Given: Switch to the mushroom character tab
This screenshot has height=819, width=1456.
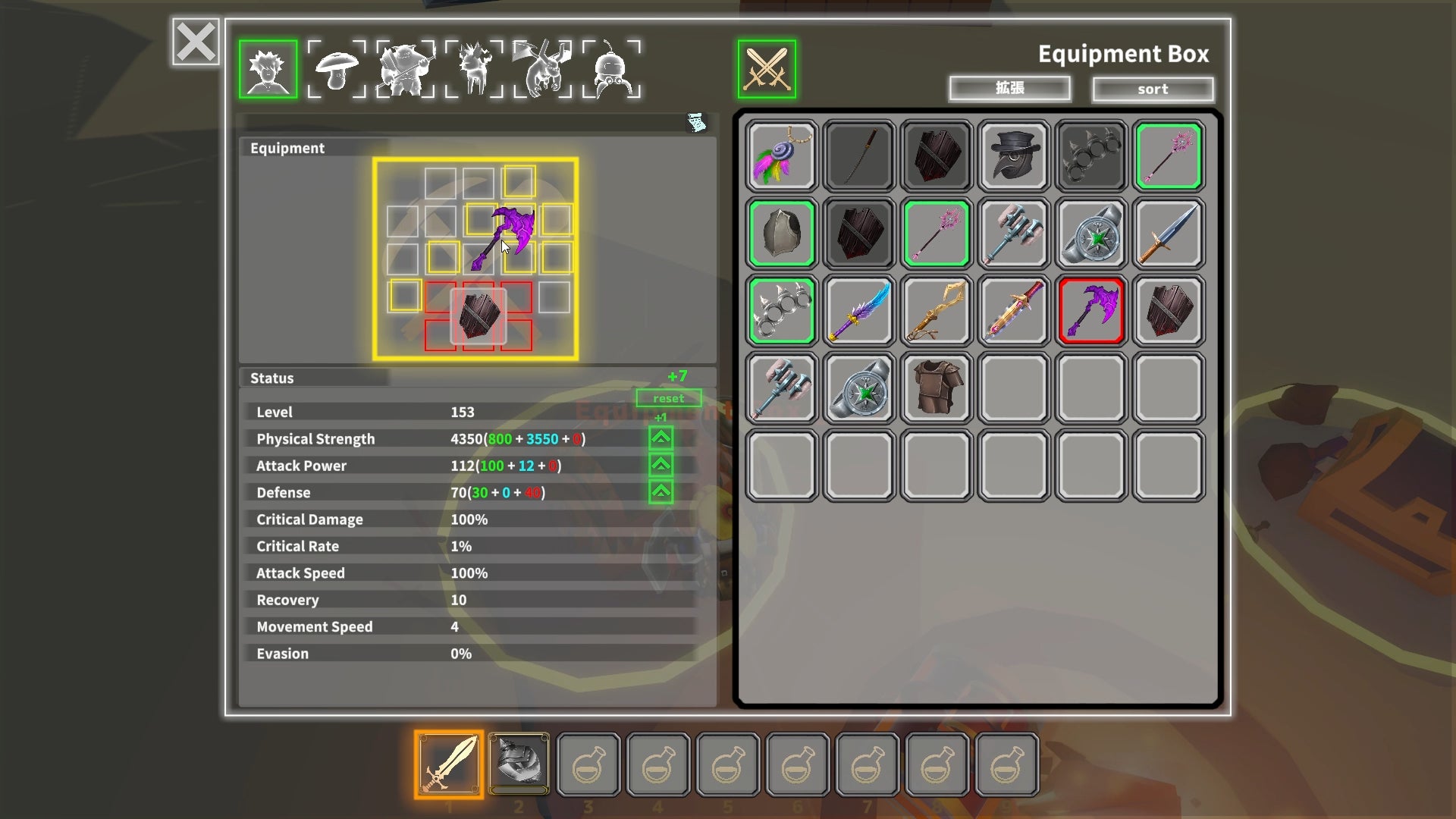Looking at the screenshot, I should tap(337, 70).
